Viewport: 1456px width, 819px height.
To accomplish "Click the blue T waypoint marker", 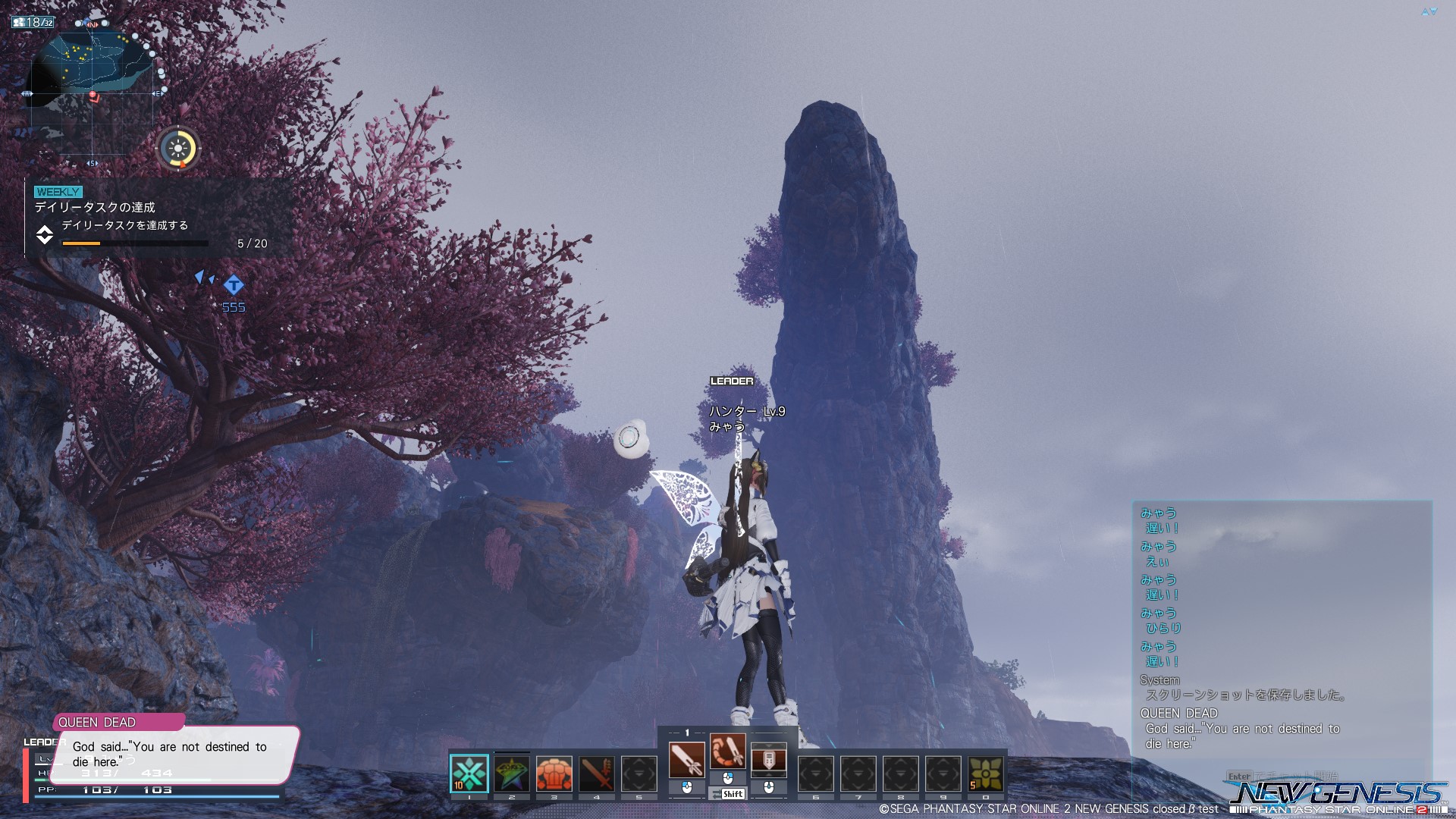I will 234,285.
